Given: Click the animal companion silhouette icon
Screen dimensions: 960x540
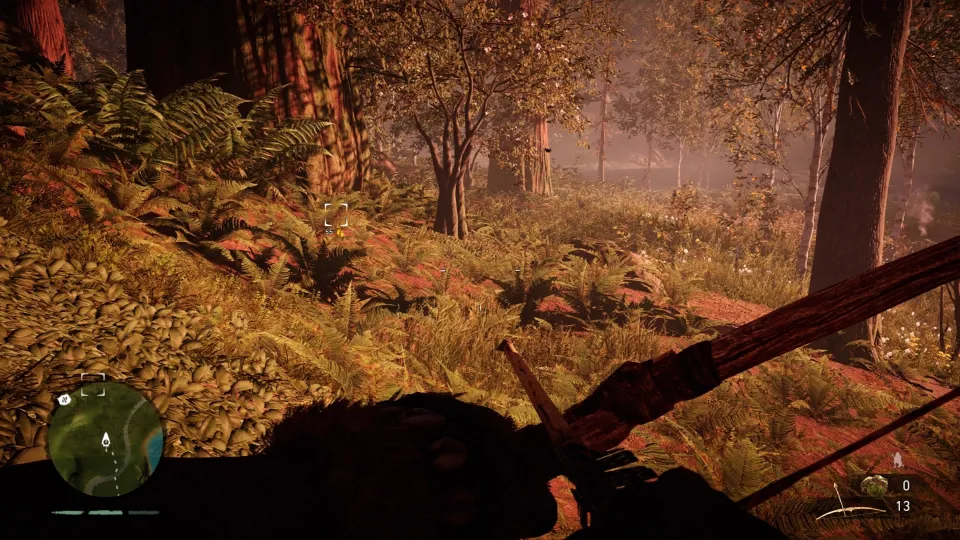Looking at the screenshot, I should (897, 460).
